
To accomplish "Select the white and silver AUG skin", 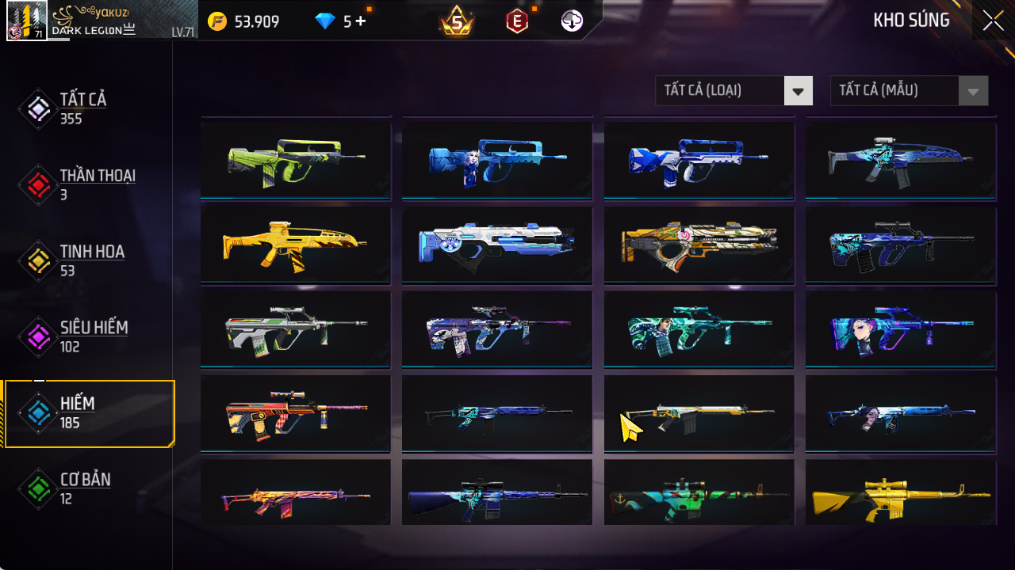I will [295, 329].
